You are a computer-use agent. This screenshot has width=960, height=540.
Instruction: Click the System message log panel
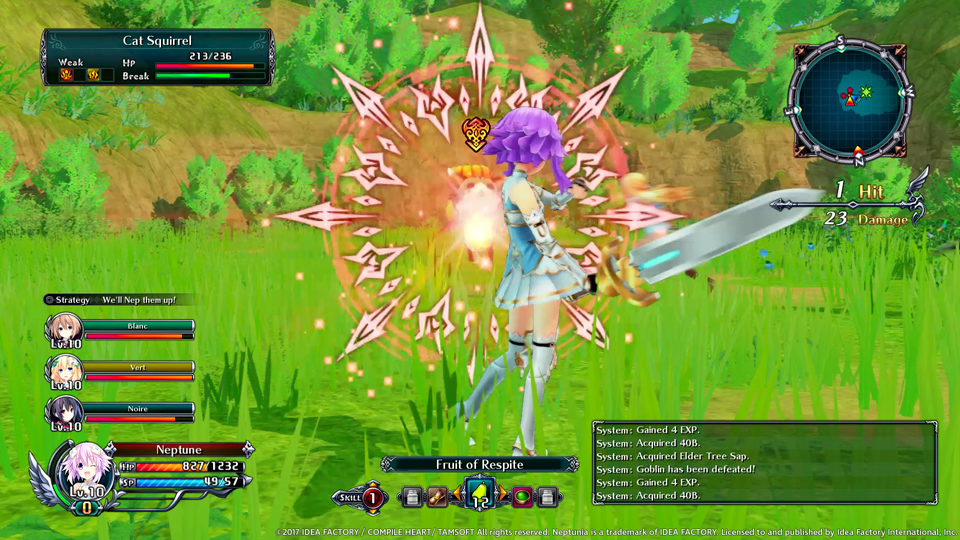pyautogui.click(x=764, y=461)
